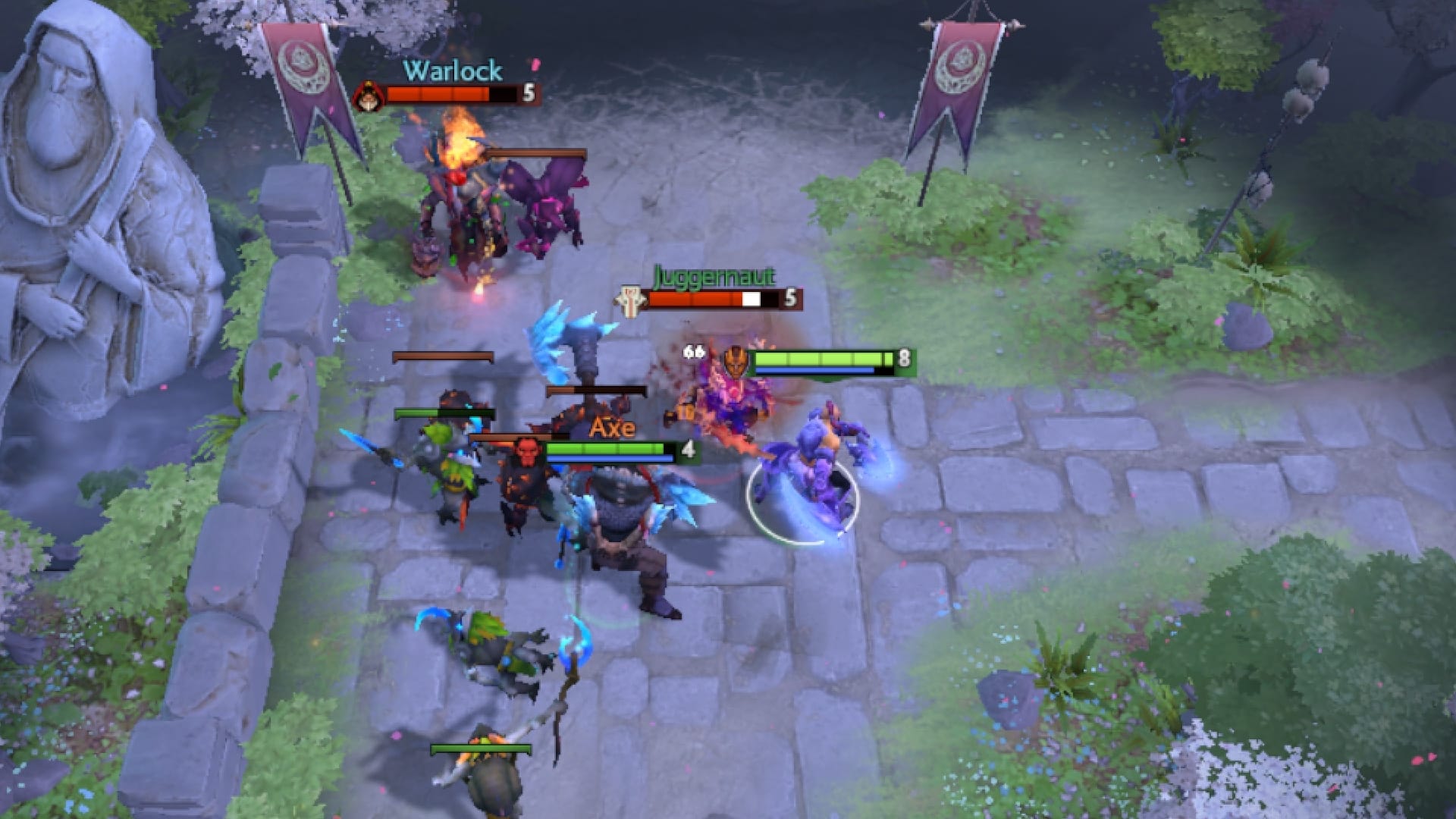Click the level 8 indicator on Anti-Mage's bar
The height and width of the screenshot is (819, 1456).
[904, 357]
